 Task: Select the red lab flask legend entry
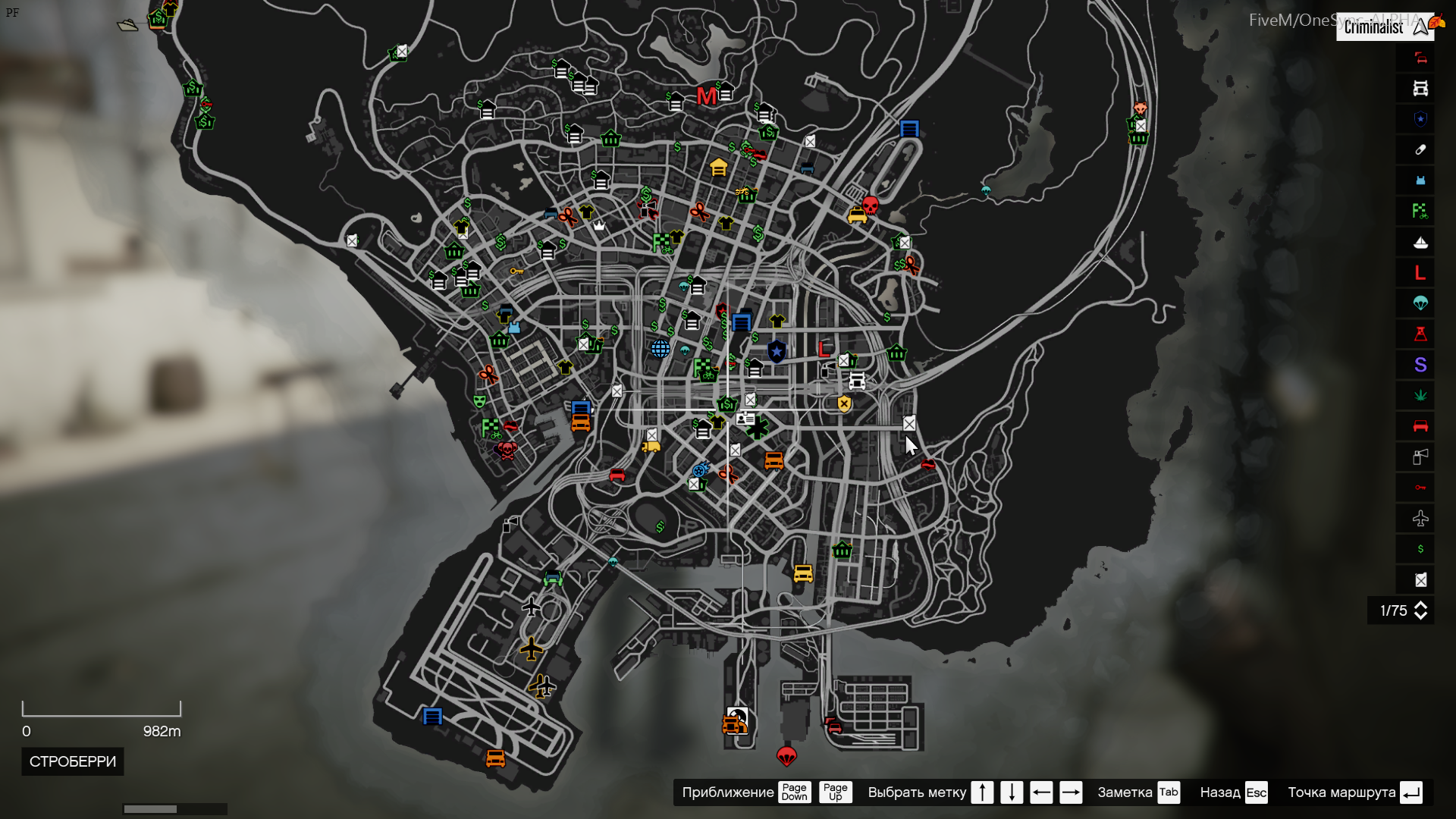click(1420, 334)
